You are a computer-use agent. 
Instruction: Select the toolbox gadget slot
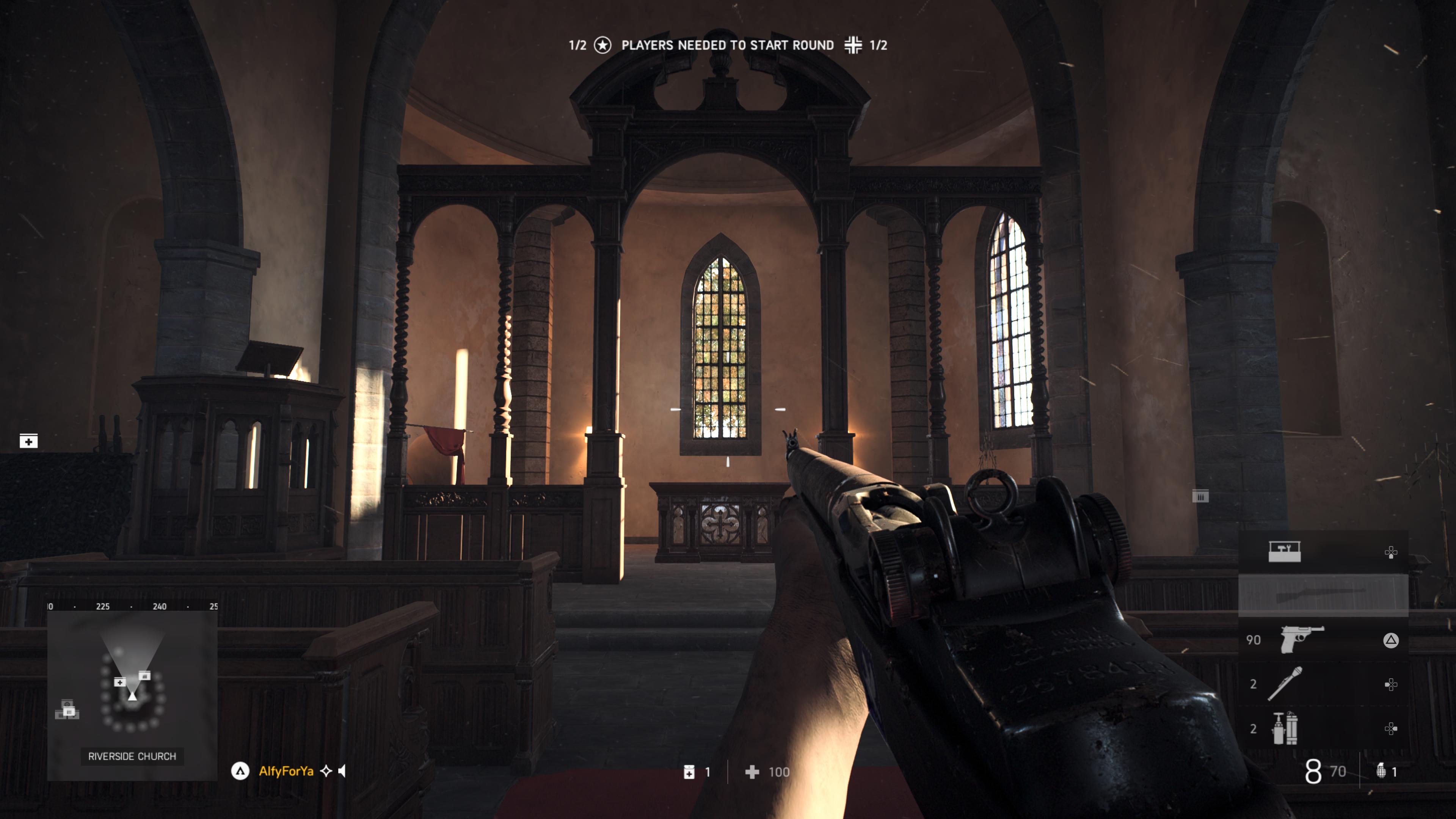tap(1284, 552)
